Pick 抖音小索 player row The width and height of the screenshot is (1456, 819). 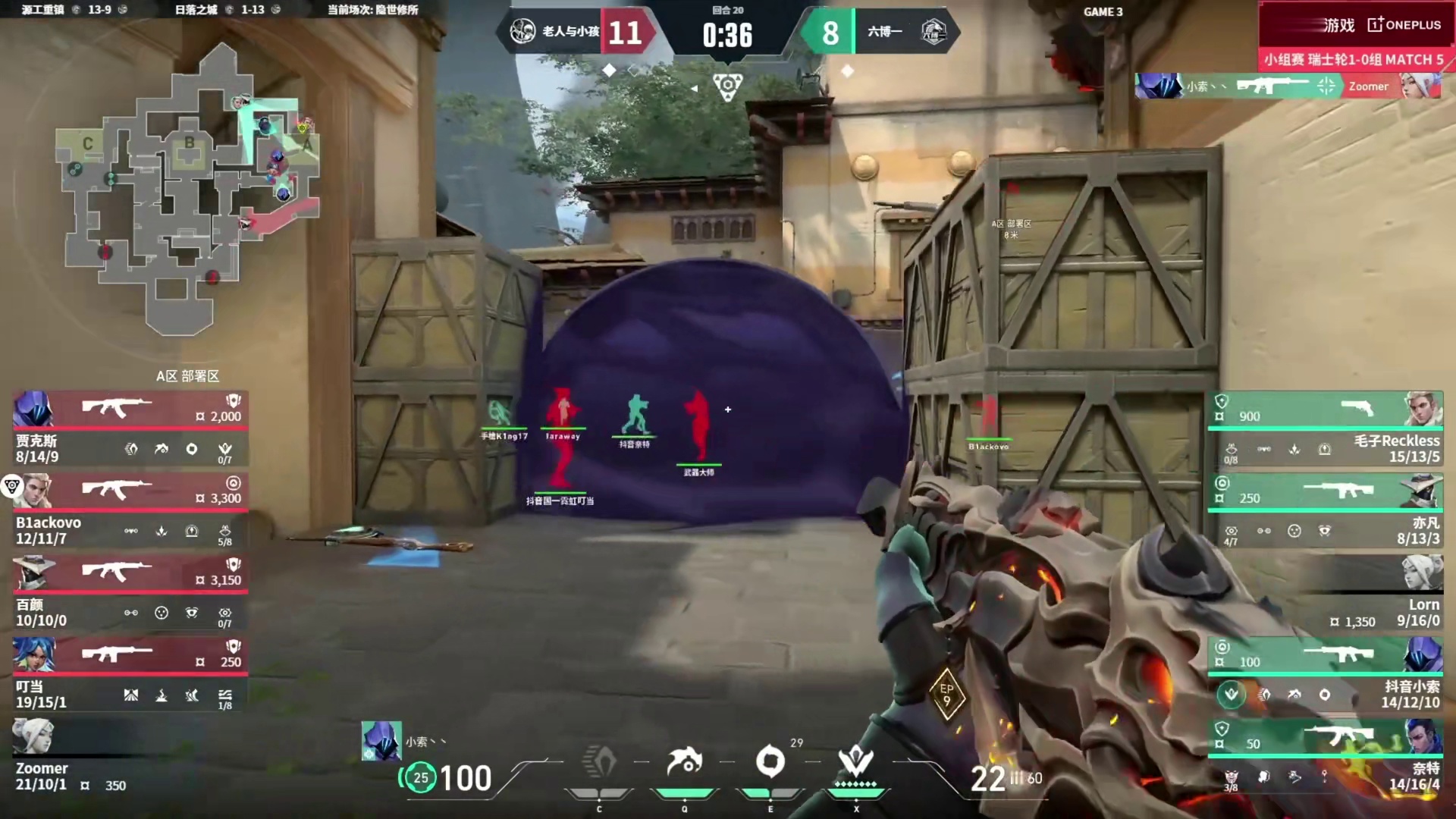pyautogui.click(x=1325, y=674)
